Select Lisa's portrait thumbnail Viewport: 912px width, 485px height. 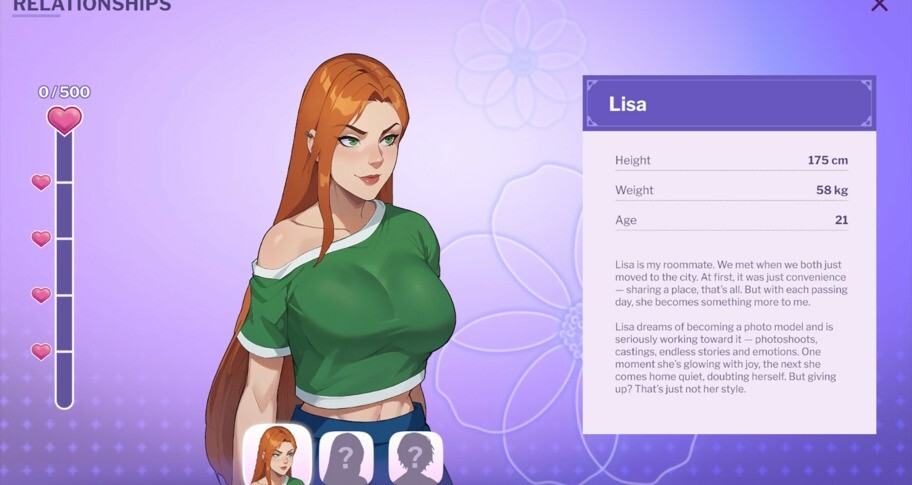[277, 456]
